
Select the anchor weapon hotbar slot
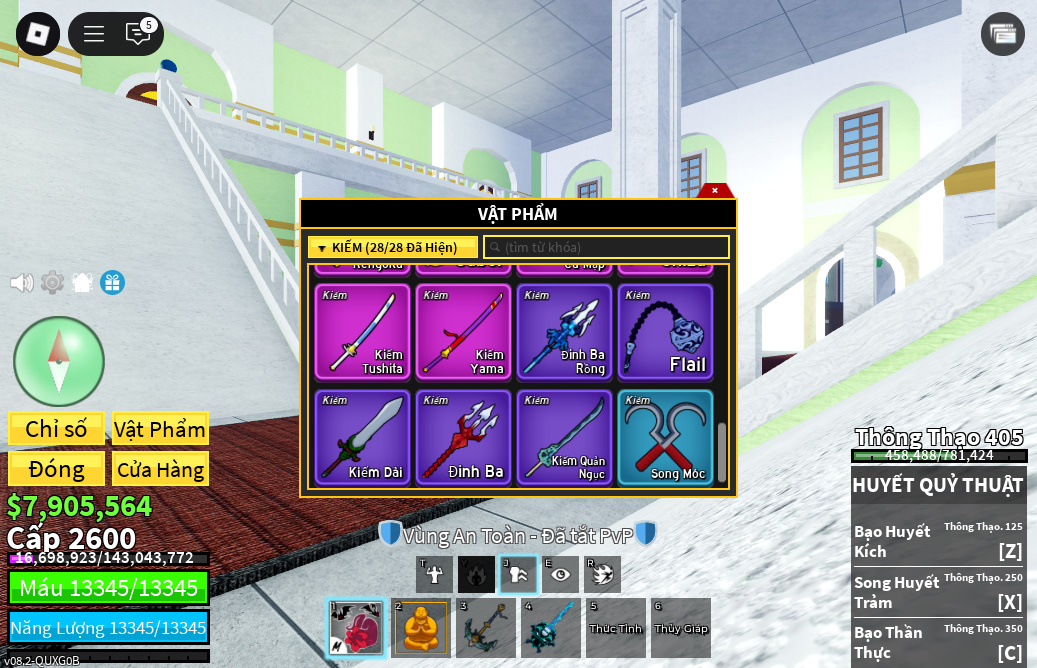tap(486, 628)
